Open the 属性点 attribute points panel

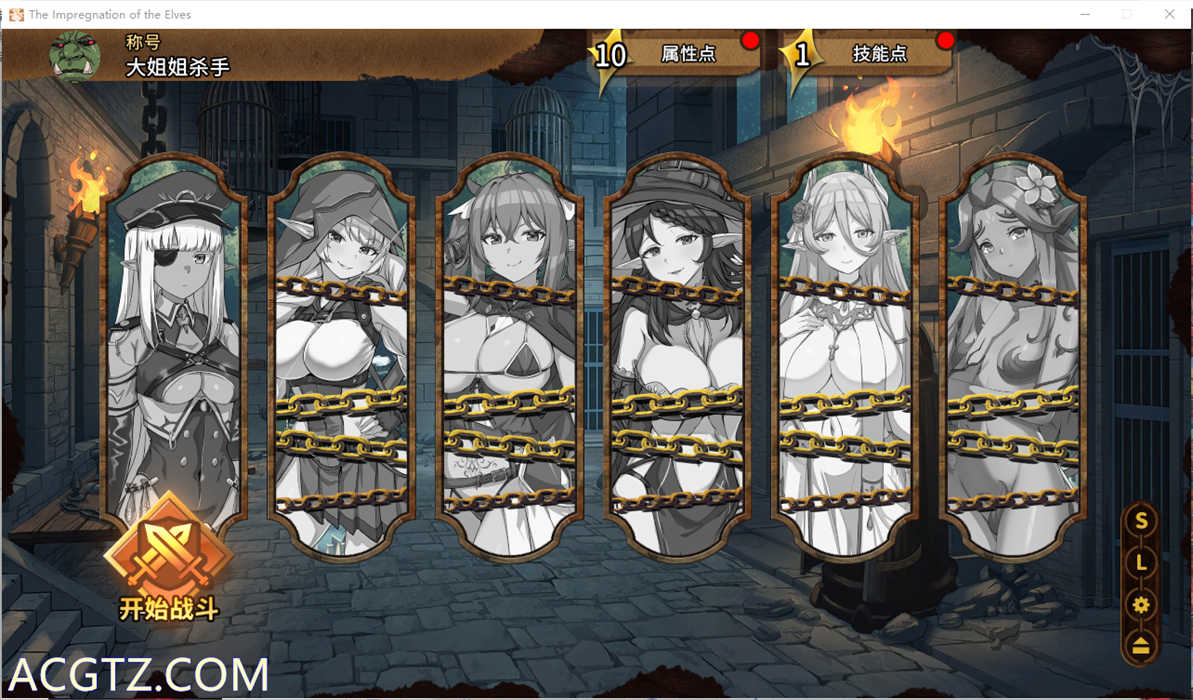pos(687,54)
